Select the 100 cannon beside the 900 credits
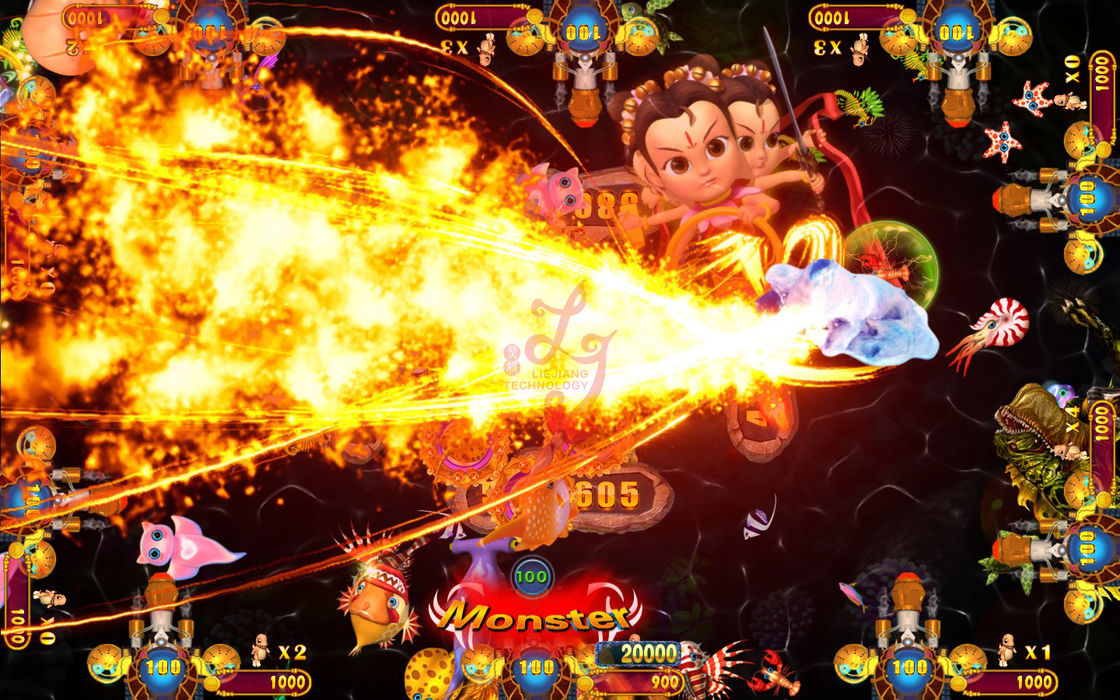Image resolution: width=1120 pixels, height=700 pixels. [x=537, y=667]
